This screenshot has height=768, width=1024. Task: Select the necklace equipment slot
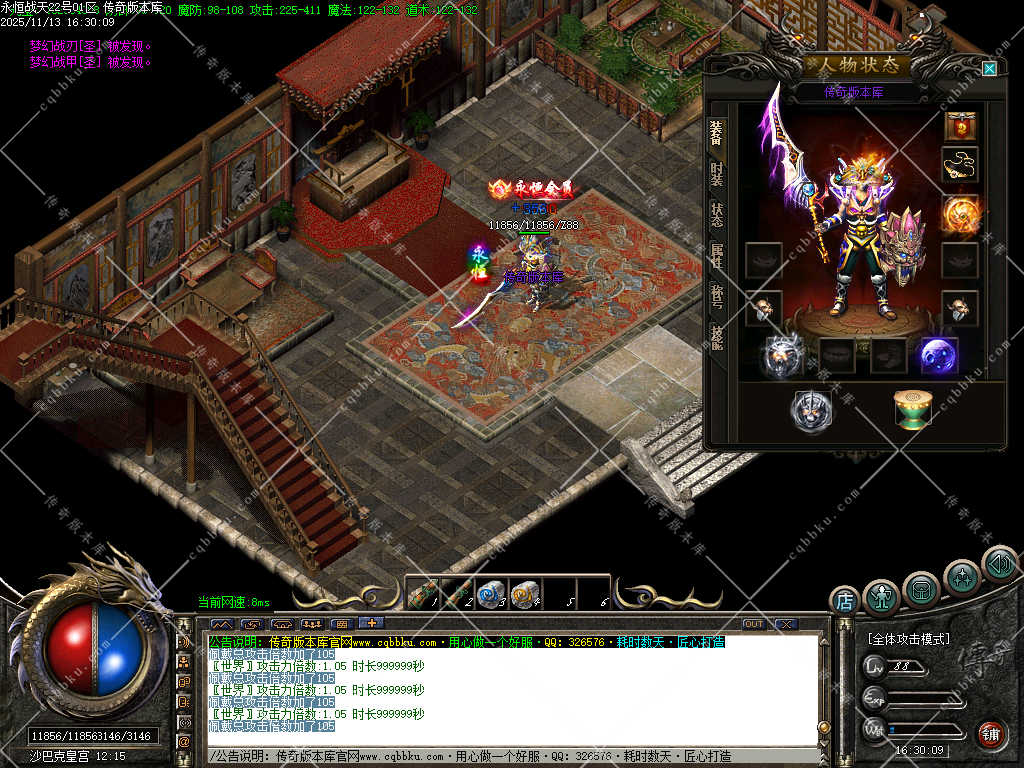coord(960,165)
